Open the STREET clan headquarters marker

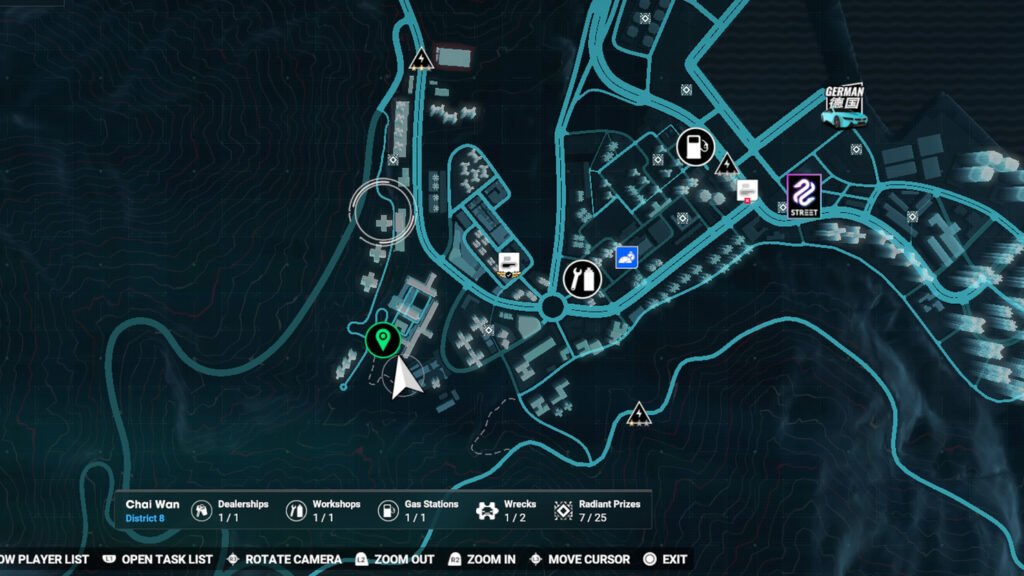click(x=803, y=193)
